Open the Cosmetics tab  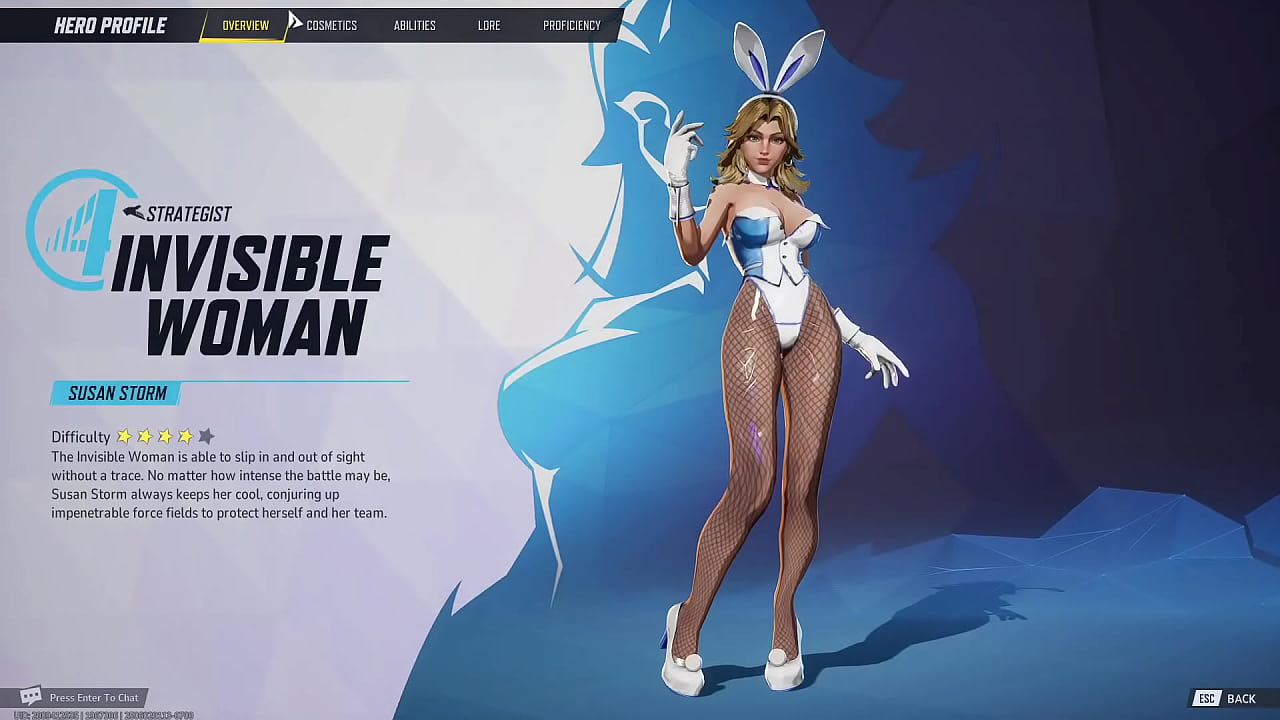(331, 26)
